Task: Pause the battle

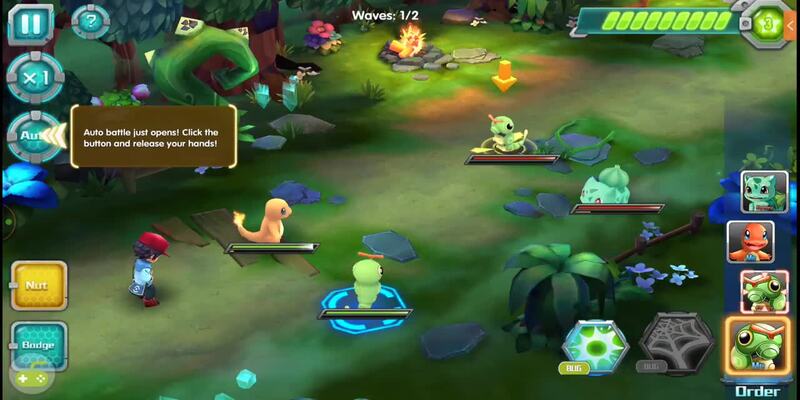Action: 30,23
